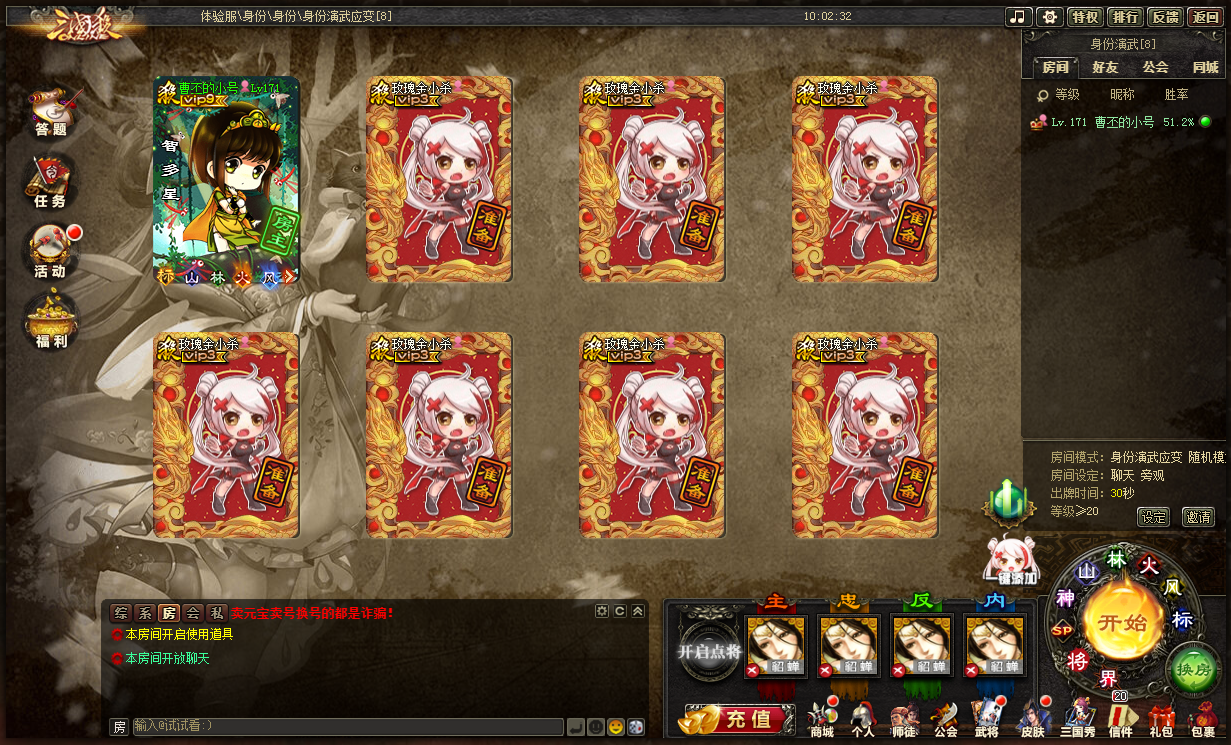The width and height of the screenshot is (1231, 745).
Task: Start the match with the 开始 button
Action: point(1122,622)
